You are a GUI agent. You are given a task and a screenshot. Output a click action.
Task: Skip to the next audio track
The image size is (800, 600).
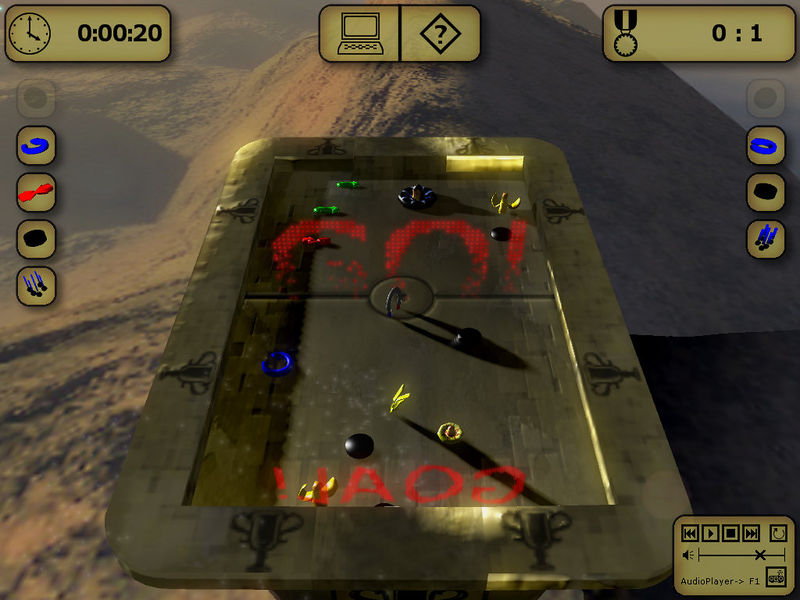(x=751, y=533)
